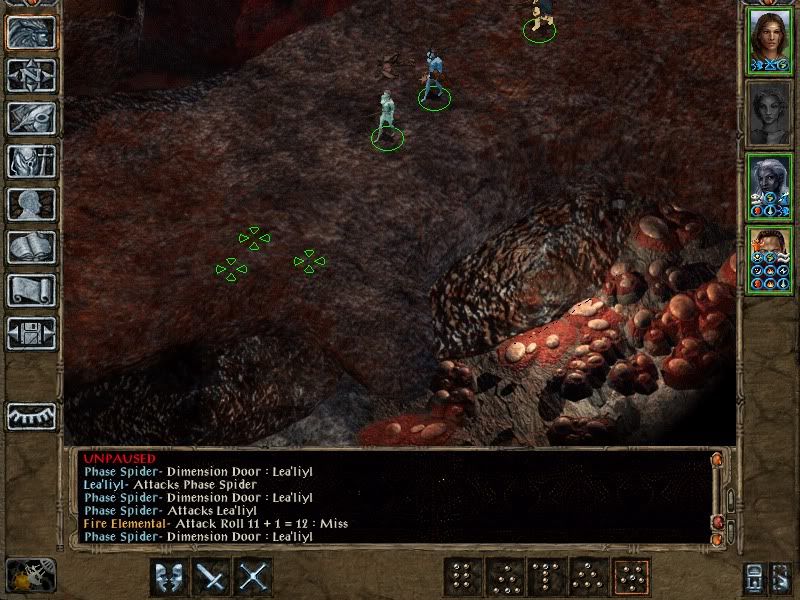Choose the T-shaped party formation
The width and height of the screenshot is (800, 600).
pos(546,576)
